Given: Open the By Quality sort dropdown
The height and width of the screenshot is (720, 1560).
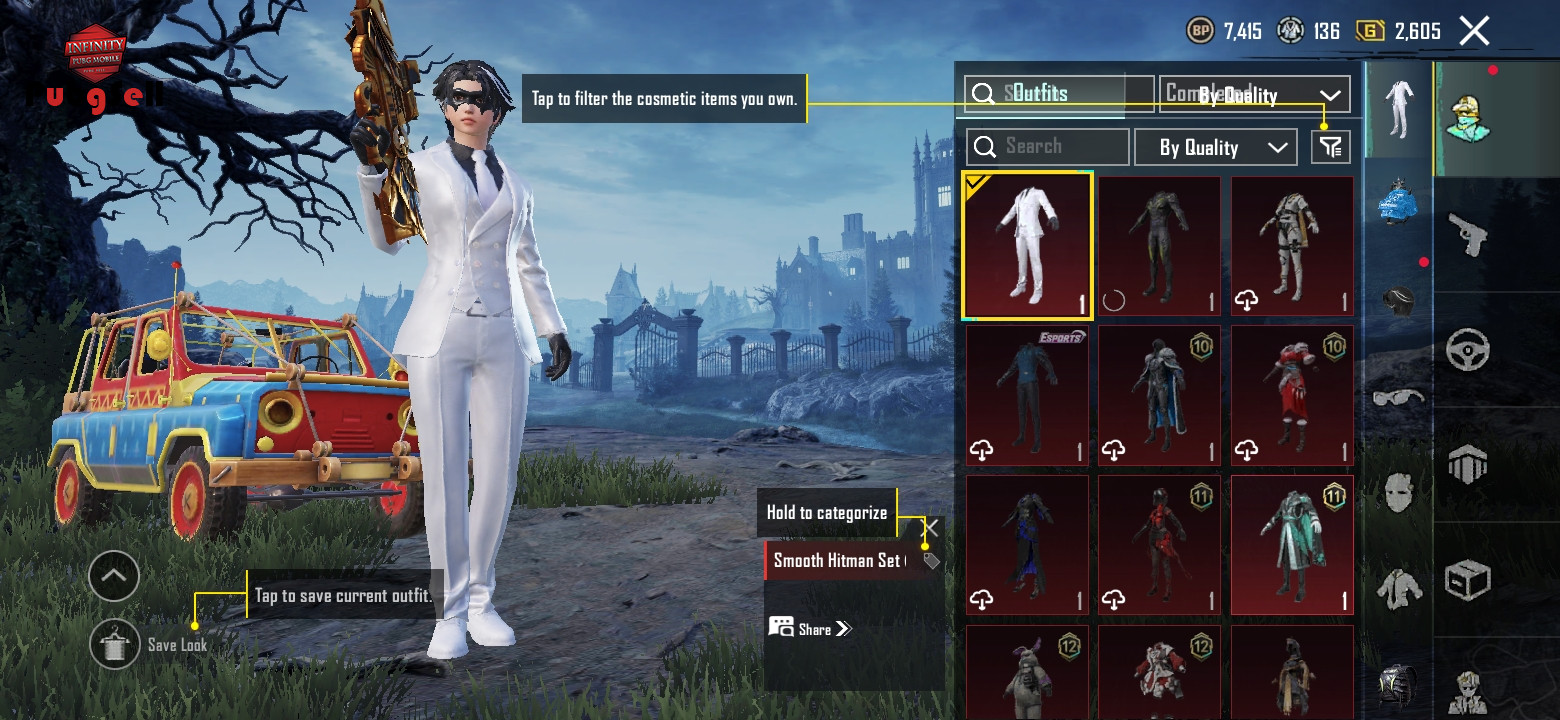Looking at the screenshot, I should pos(1215,147).
